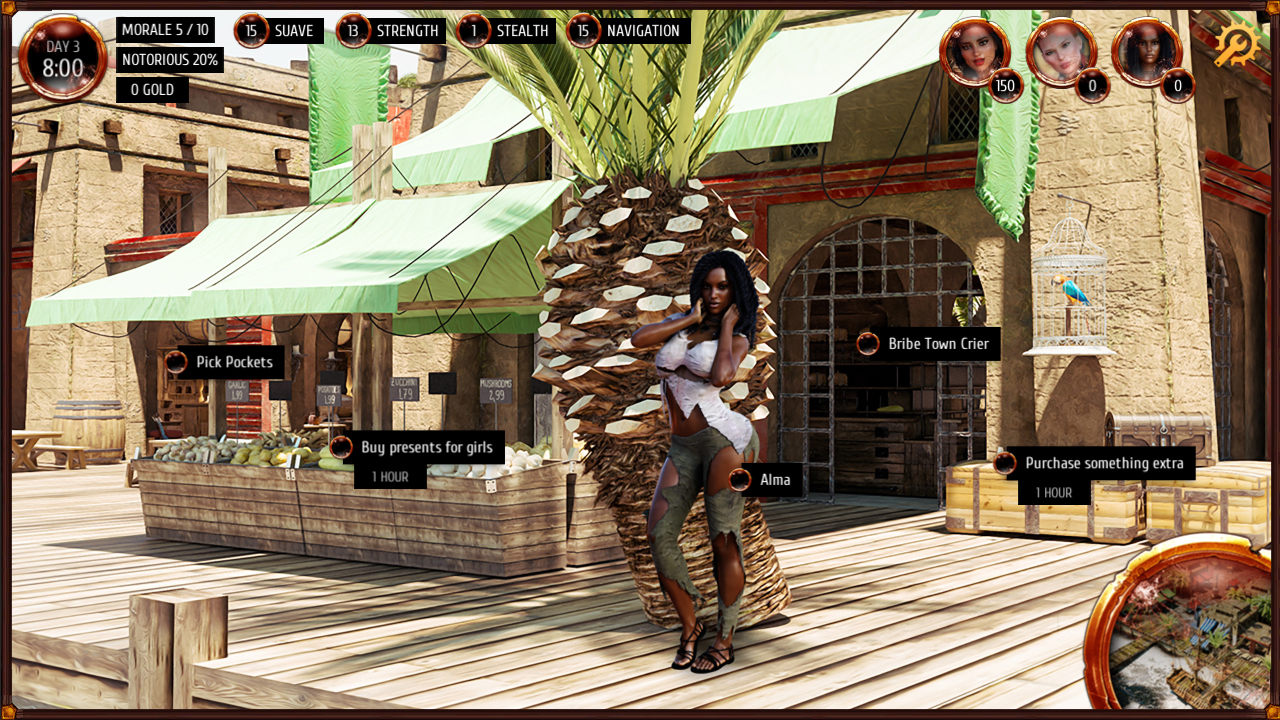Select the dark-haired girl portrait at right
The width and height of the screenshot is (1280, 720).
click(1146, 52)
